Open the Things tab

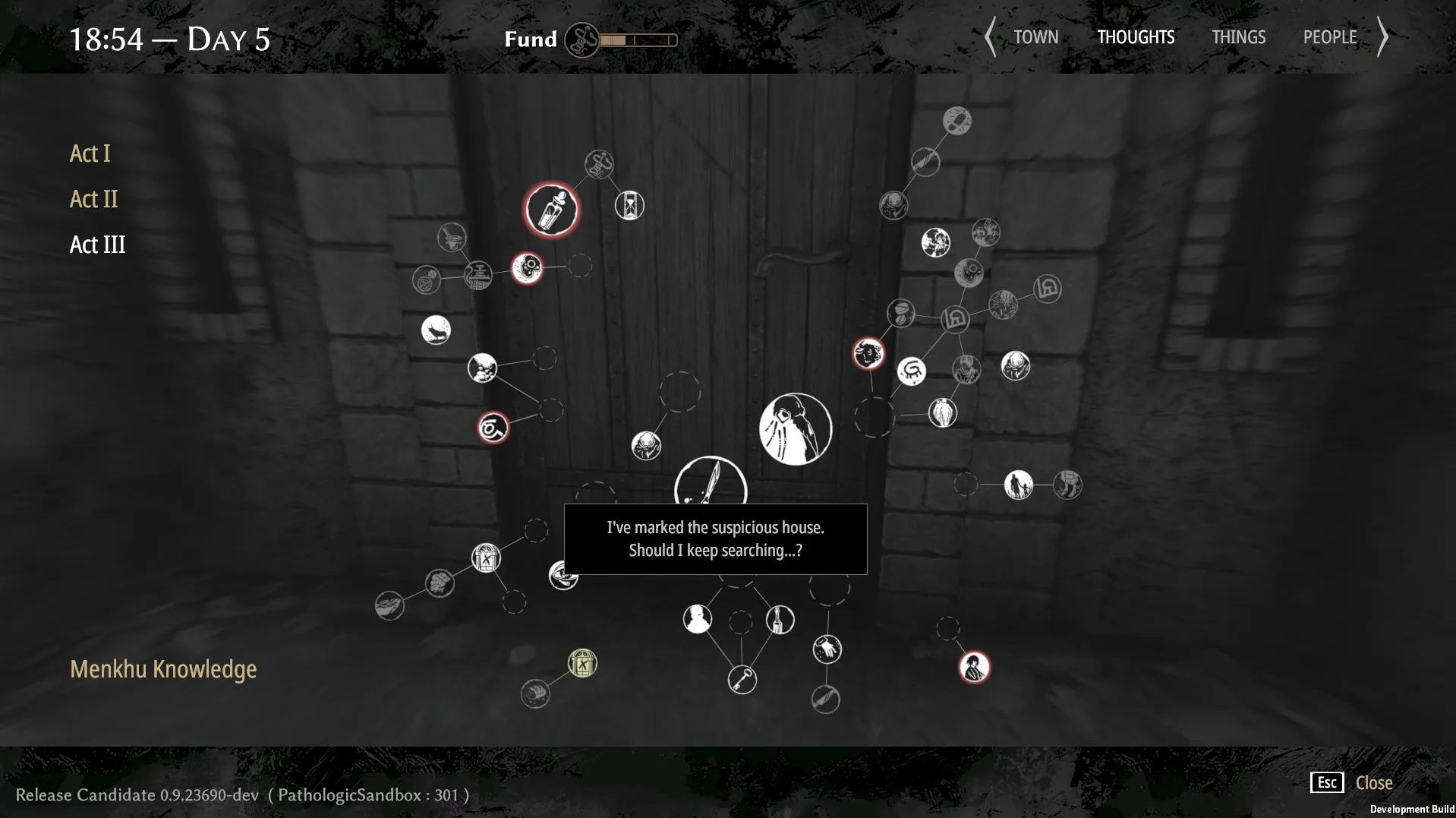tap(1238, 37)
